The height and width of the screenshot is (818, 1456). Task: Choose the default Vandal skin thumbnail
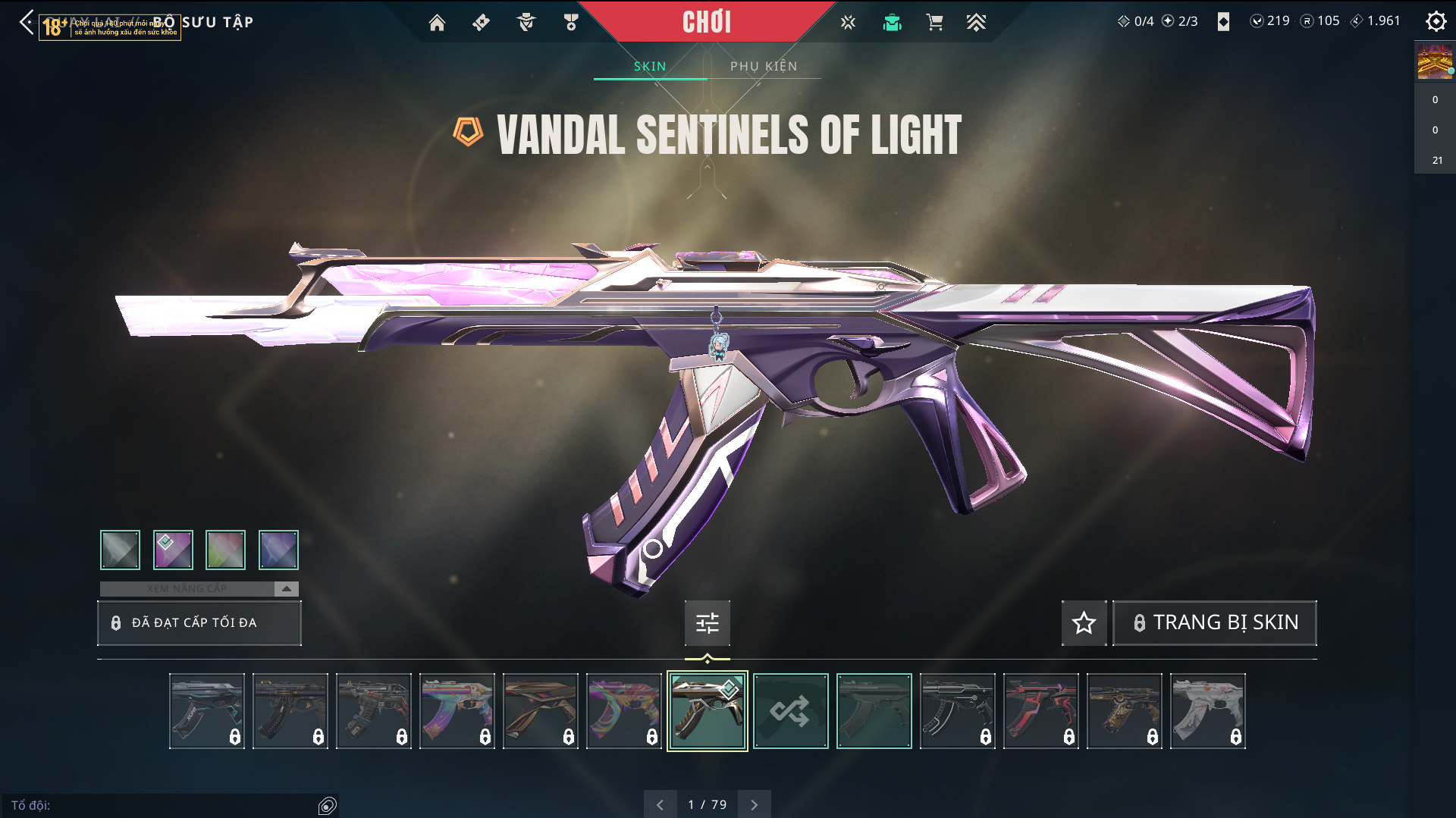tap(874, 711)
